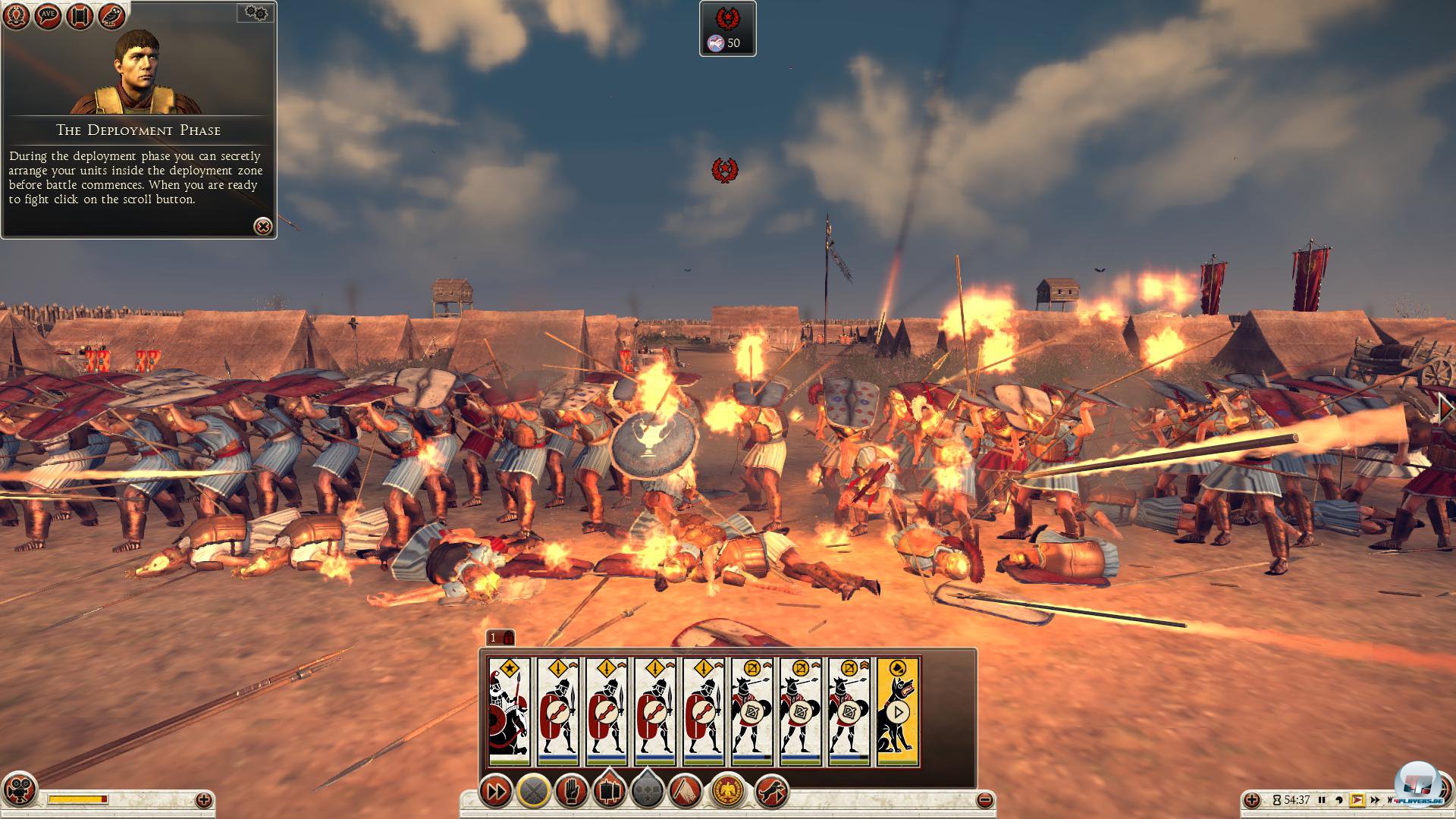This screenshot has height=819, width=1456.
Task: Click the raised hand halt button
Action: (x=571, y=792)
